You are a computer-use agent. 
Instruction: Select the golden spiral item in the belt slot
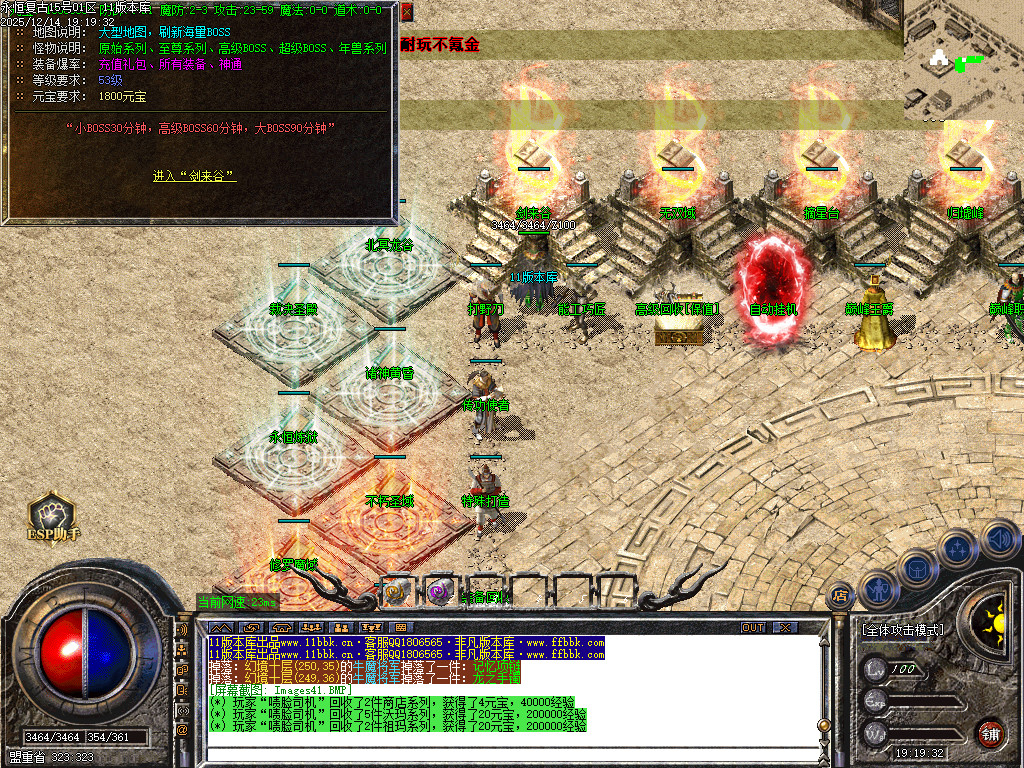pos(397,591)
